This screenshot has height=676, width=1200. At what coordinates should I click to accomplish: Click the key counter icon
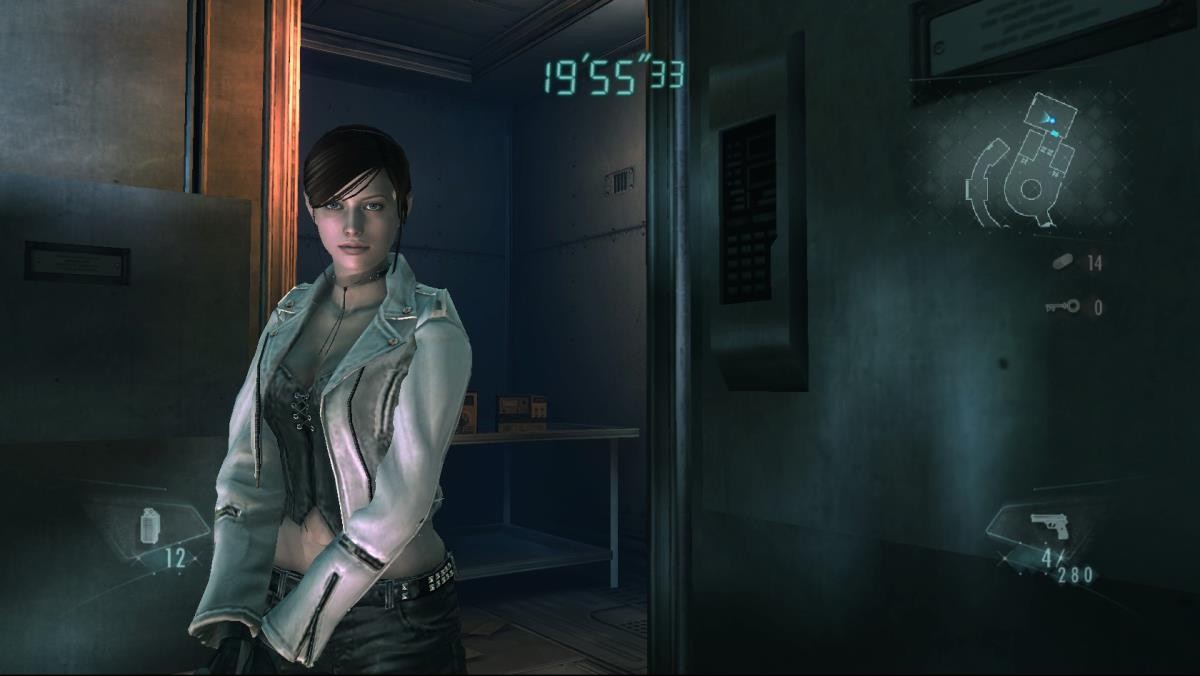[x=1062, y=307]
